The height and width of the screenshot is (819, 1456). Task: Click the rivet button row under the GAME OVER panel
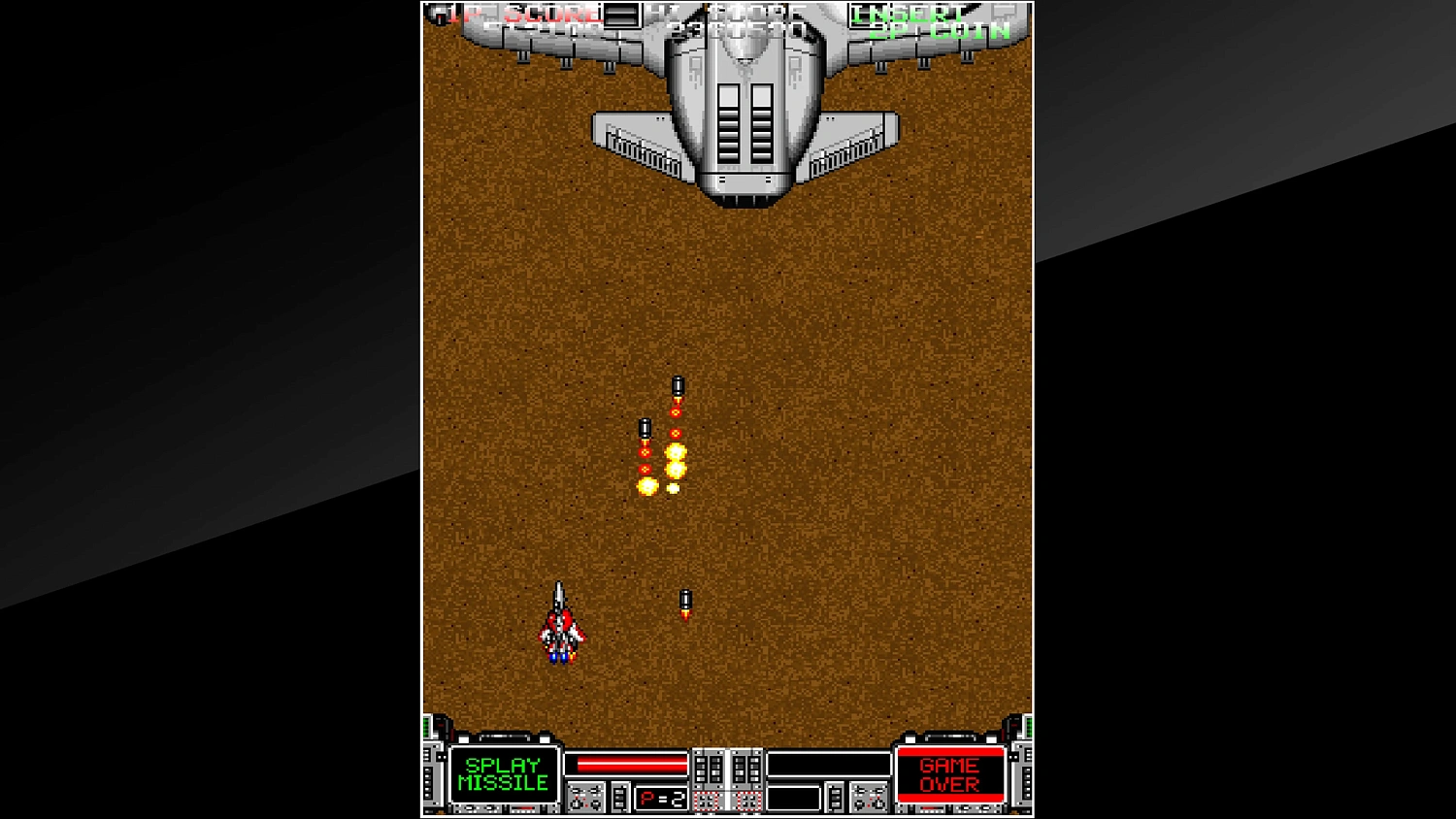(948, 809)
